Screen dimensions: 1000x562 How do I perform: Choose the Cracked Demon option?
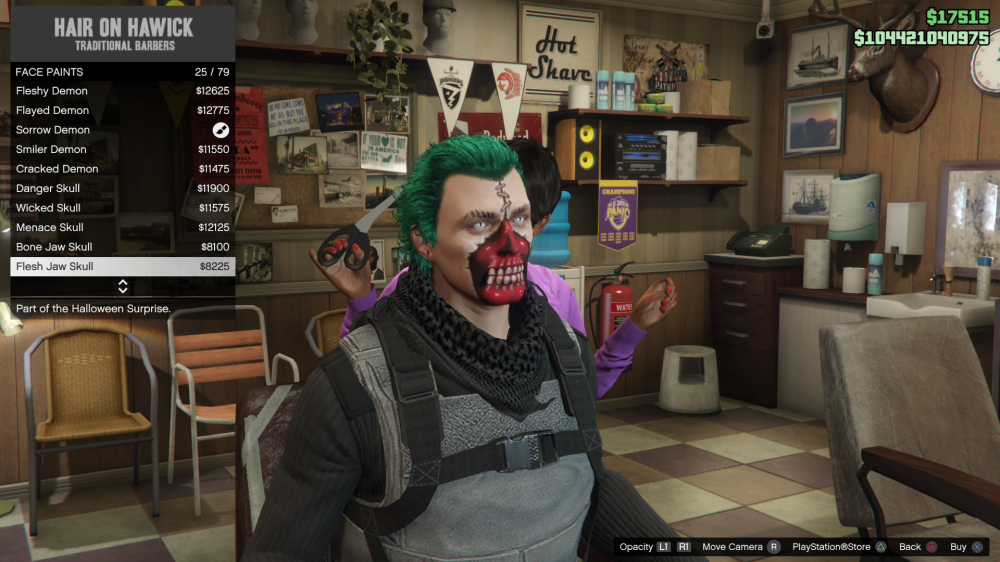click(122, 169)
